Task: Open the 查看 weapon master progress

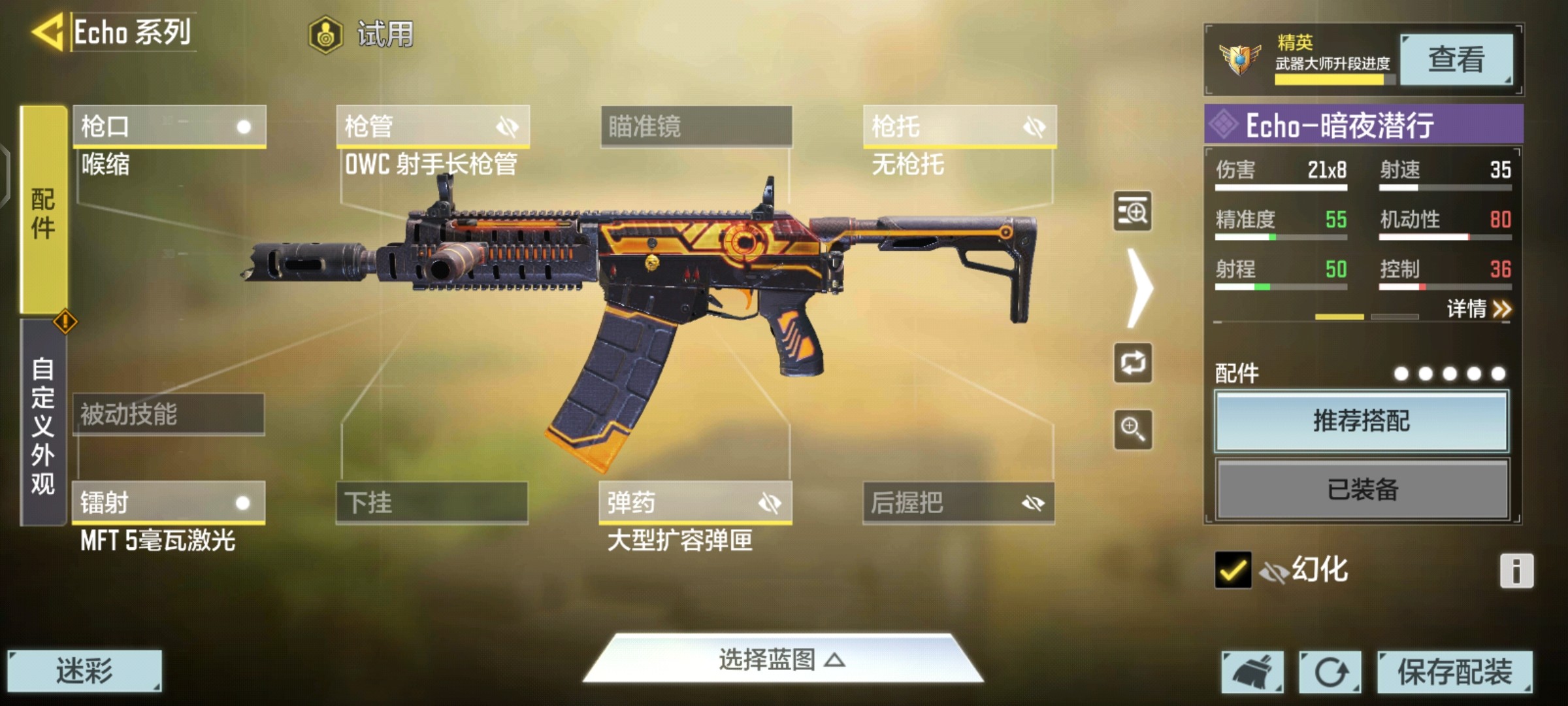Action: [1456, 59]
